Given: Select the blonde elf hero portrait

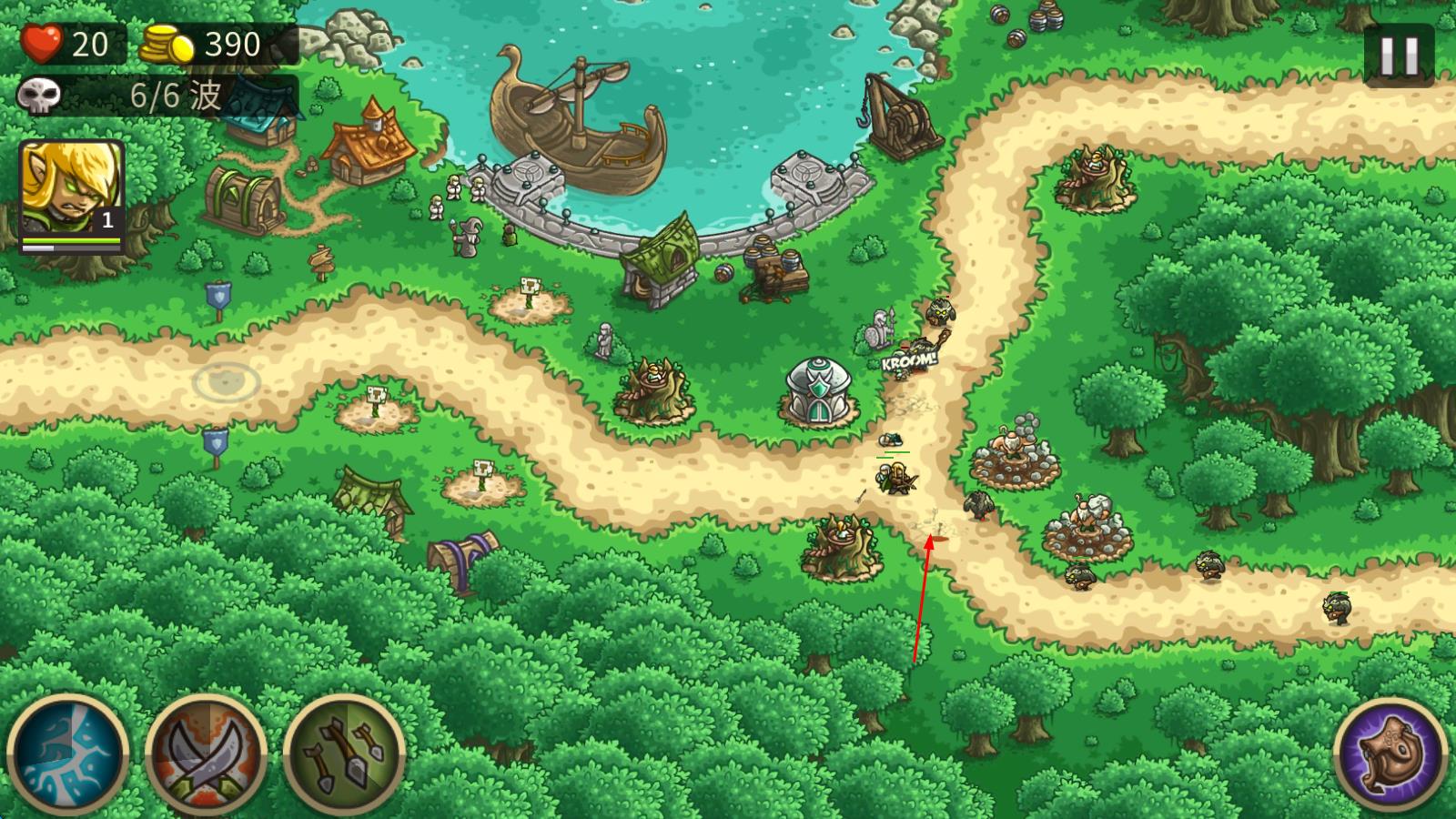Looking at the screenshot, I should coord(71,193).
